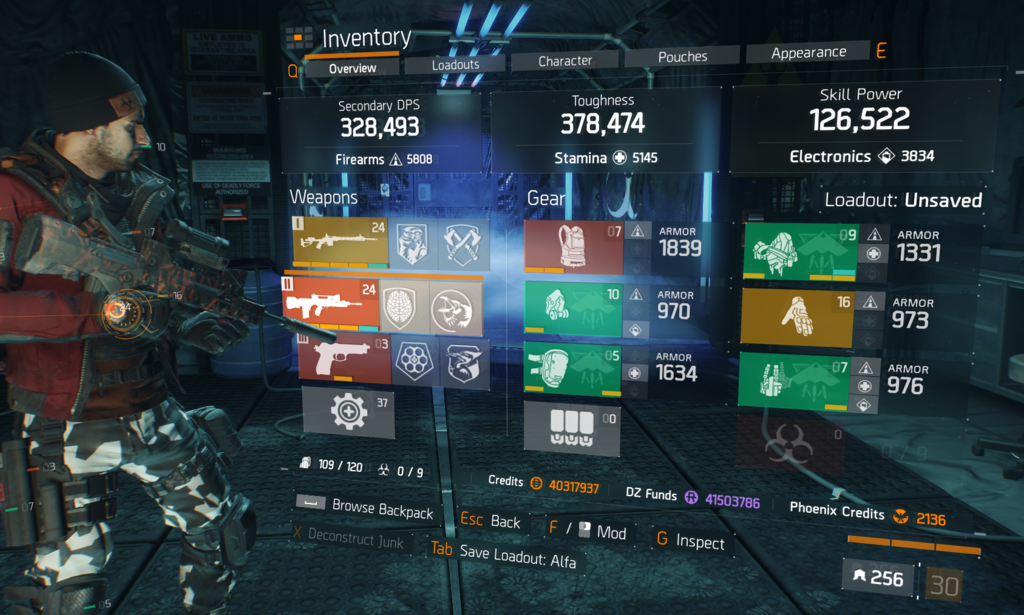Open the Loadouts tab
1024x615 pixels.
(455, 65)
